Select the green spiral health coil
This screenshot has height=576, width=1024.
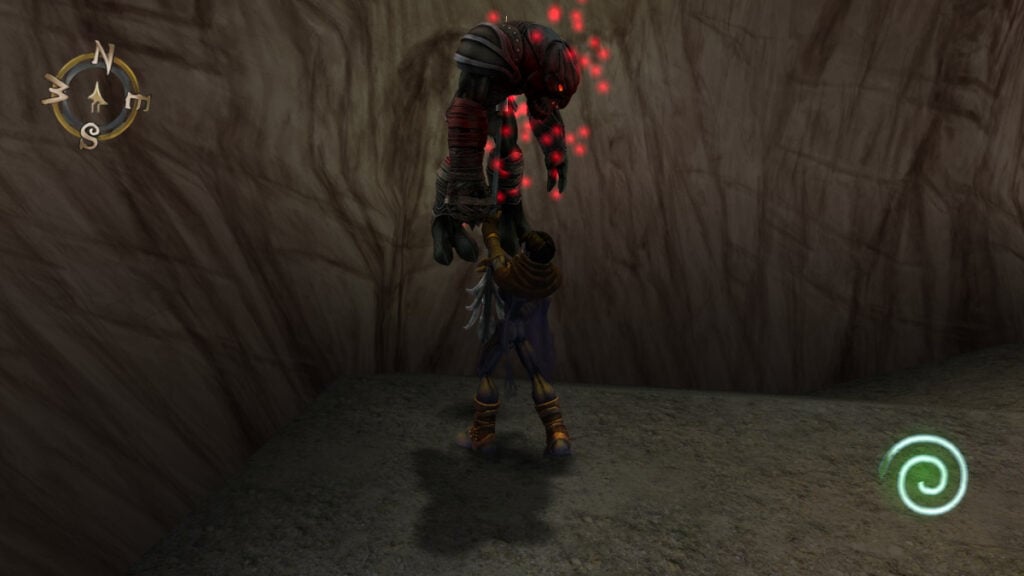click(x=926, y=474)
